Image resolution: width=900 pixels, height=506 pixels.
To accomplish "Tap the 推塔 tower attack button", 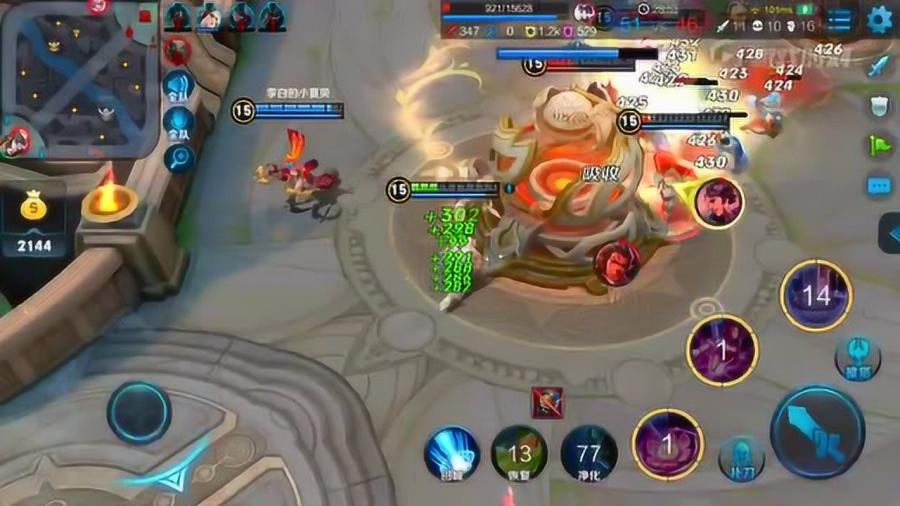I will pos(857,358).
